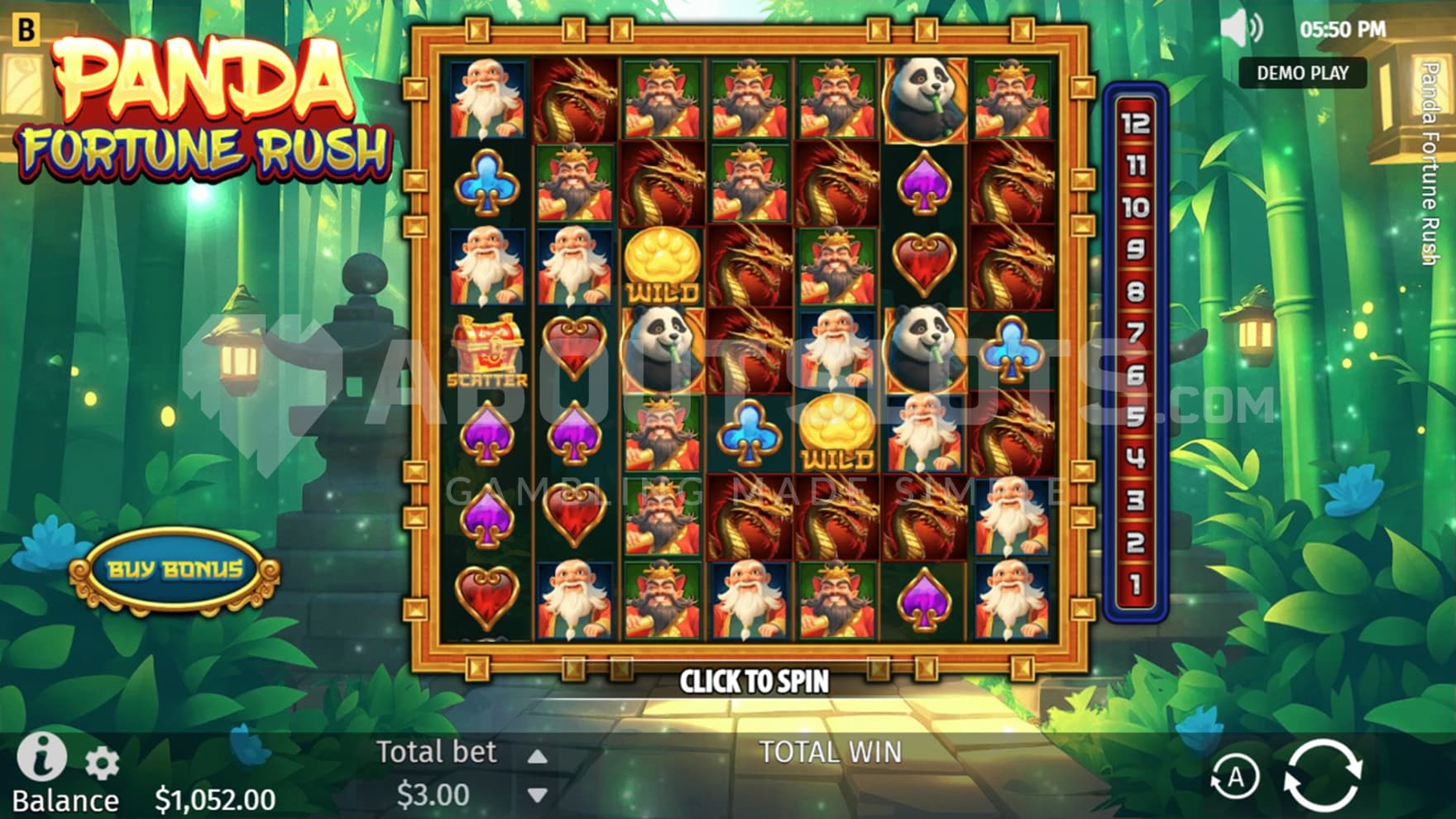Click the Click to Spin prompt

coord(754,682)
